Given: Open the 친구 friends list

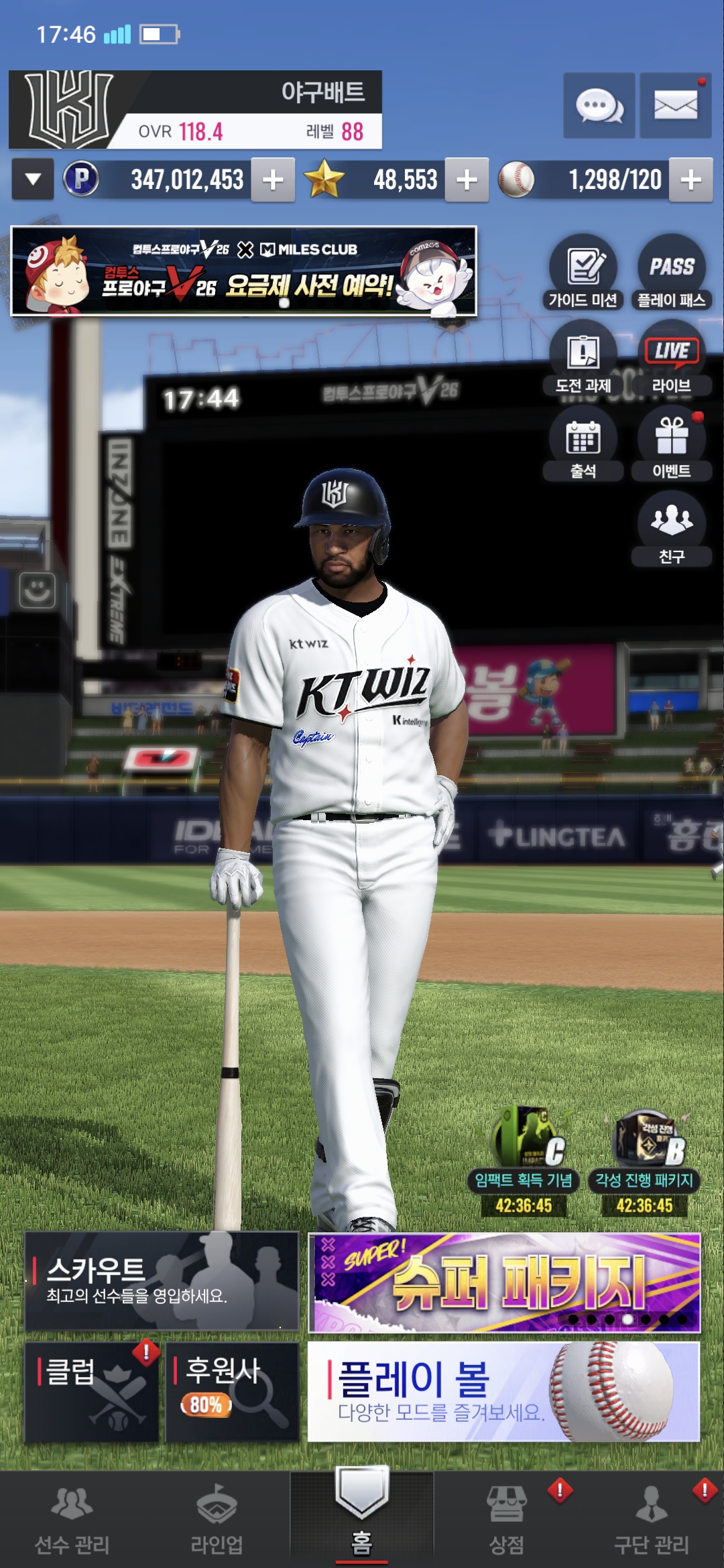Looking at the screenshot, I should 672,528.
